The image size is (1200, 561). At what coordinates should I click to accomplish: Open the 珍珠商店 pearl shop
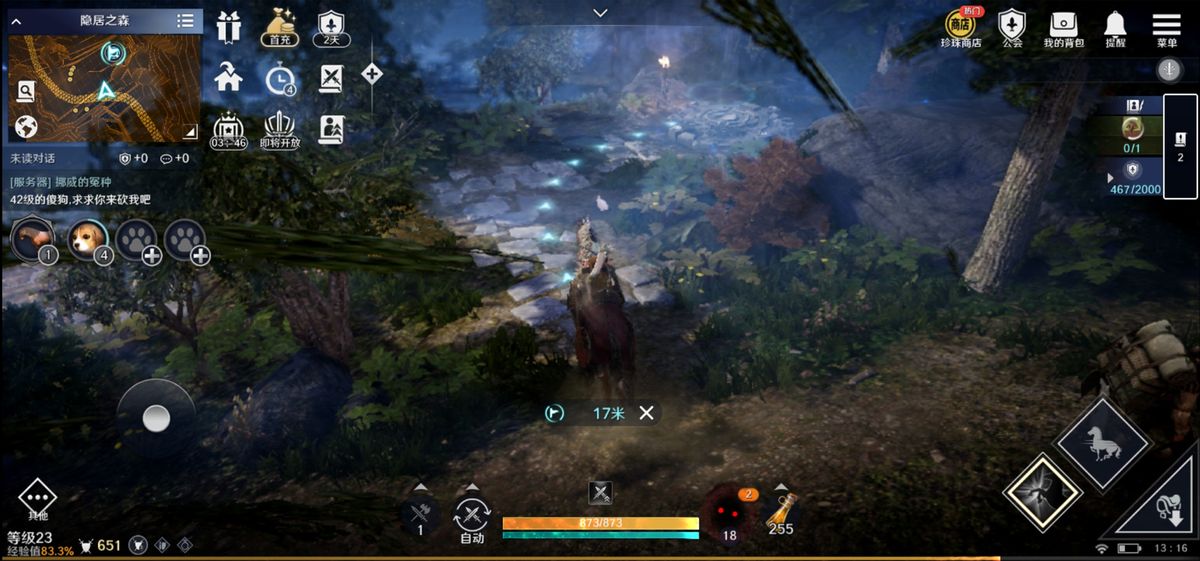(x=961, y=28)
